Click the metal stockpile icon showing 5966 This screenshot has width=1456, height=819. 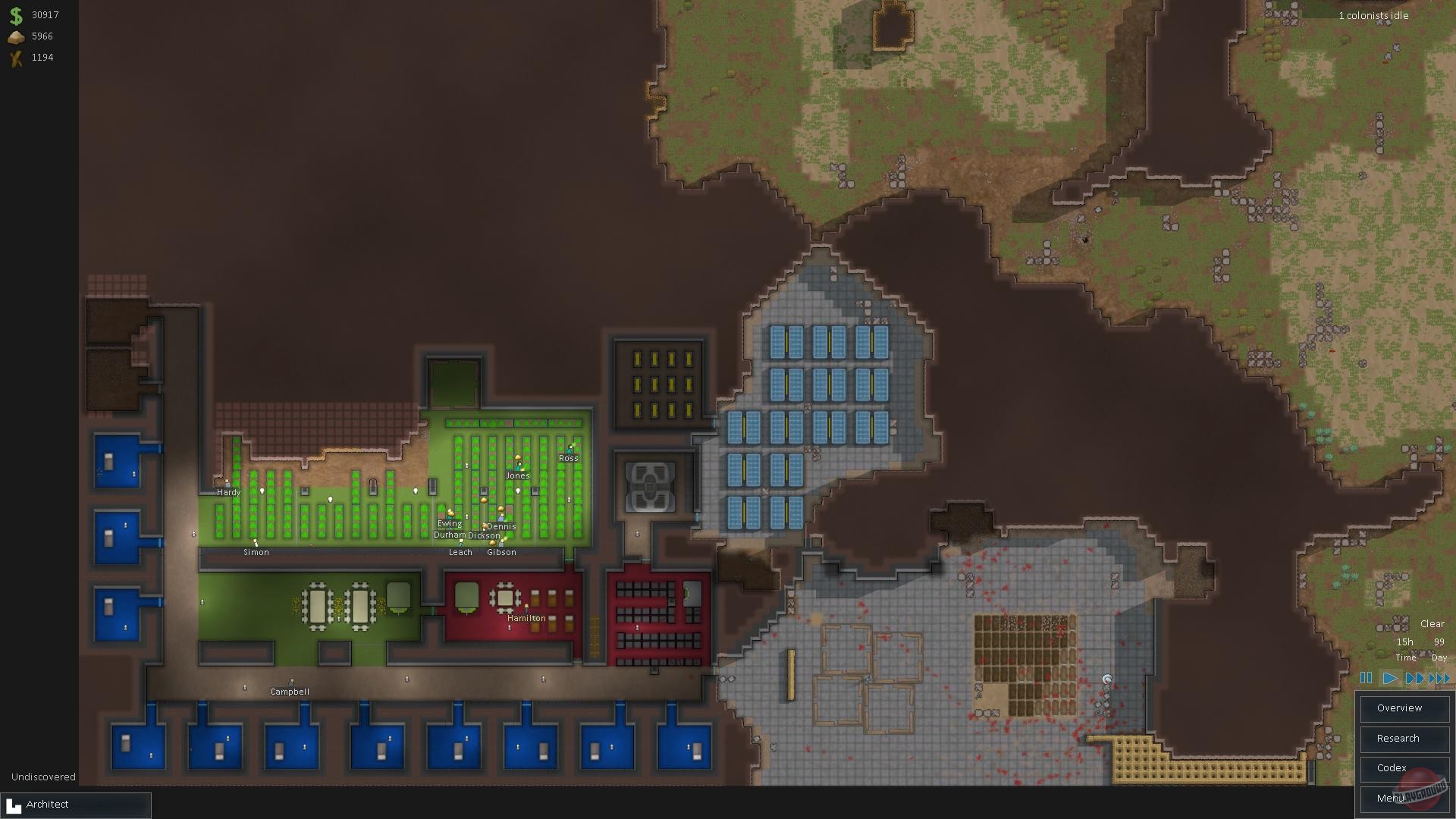15,36
